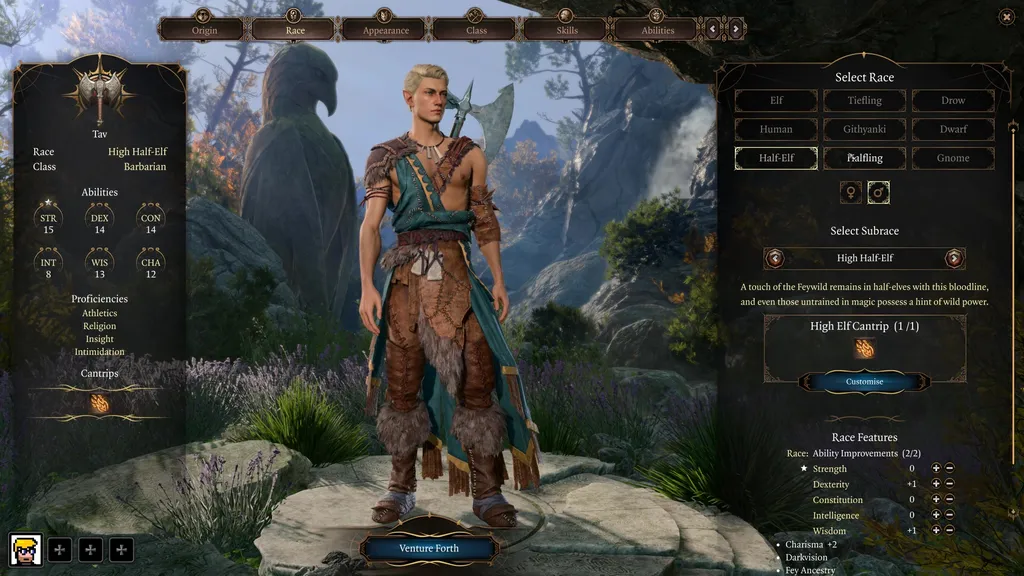
Task: Increase the Strength ability improvement
Action: point(936,468)
